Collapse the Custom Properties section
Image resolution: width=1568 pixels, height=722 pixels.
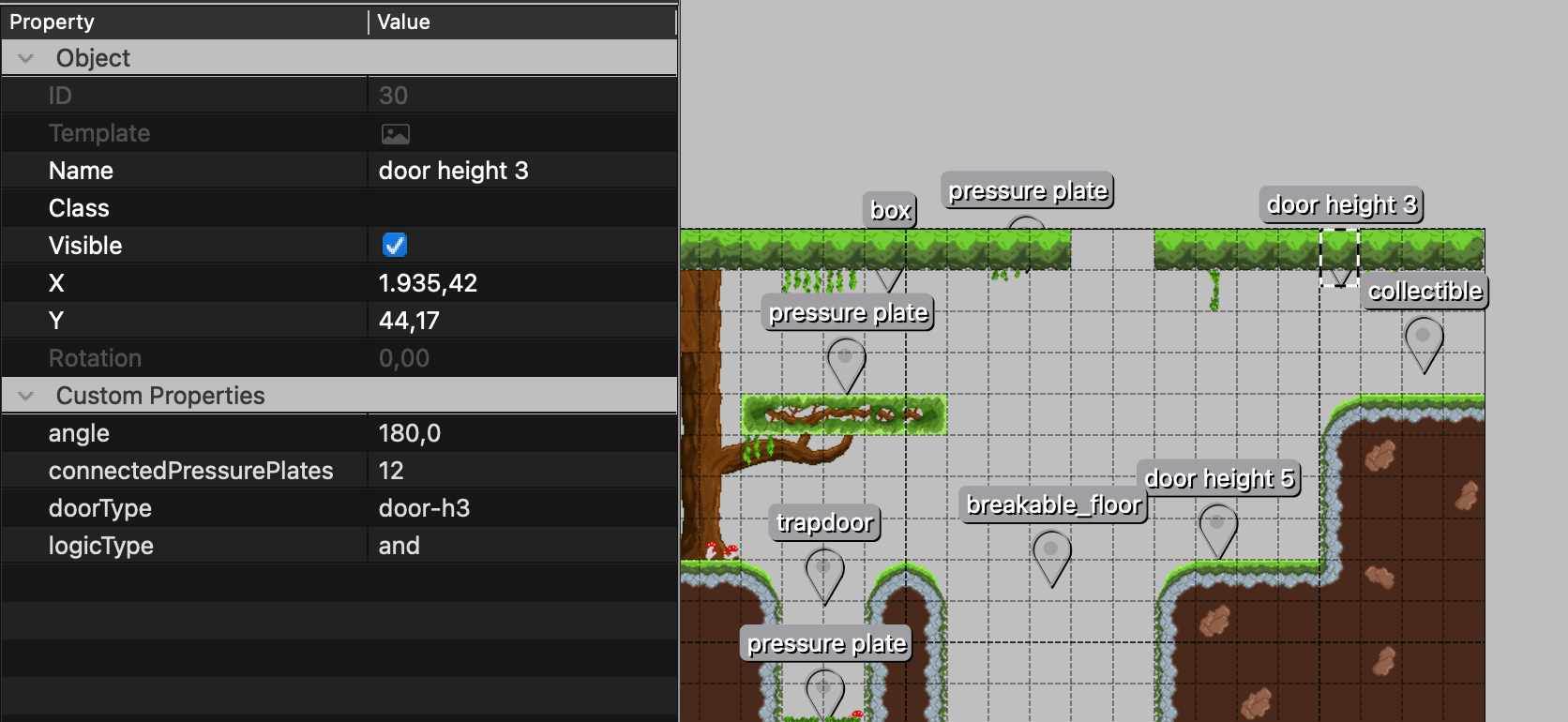pyautogui.click(x=24, y=395)
